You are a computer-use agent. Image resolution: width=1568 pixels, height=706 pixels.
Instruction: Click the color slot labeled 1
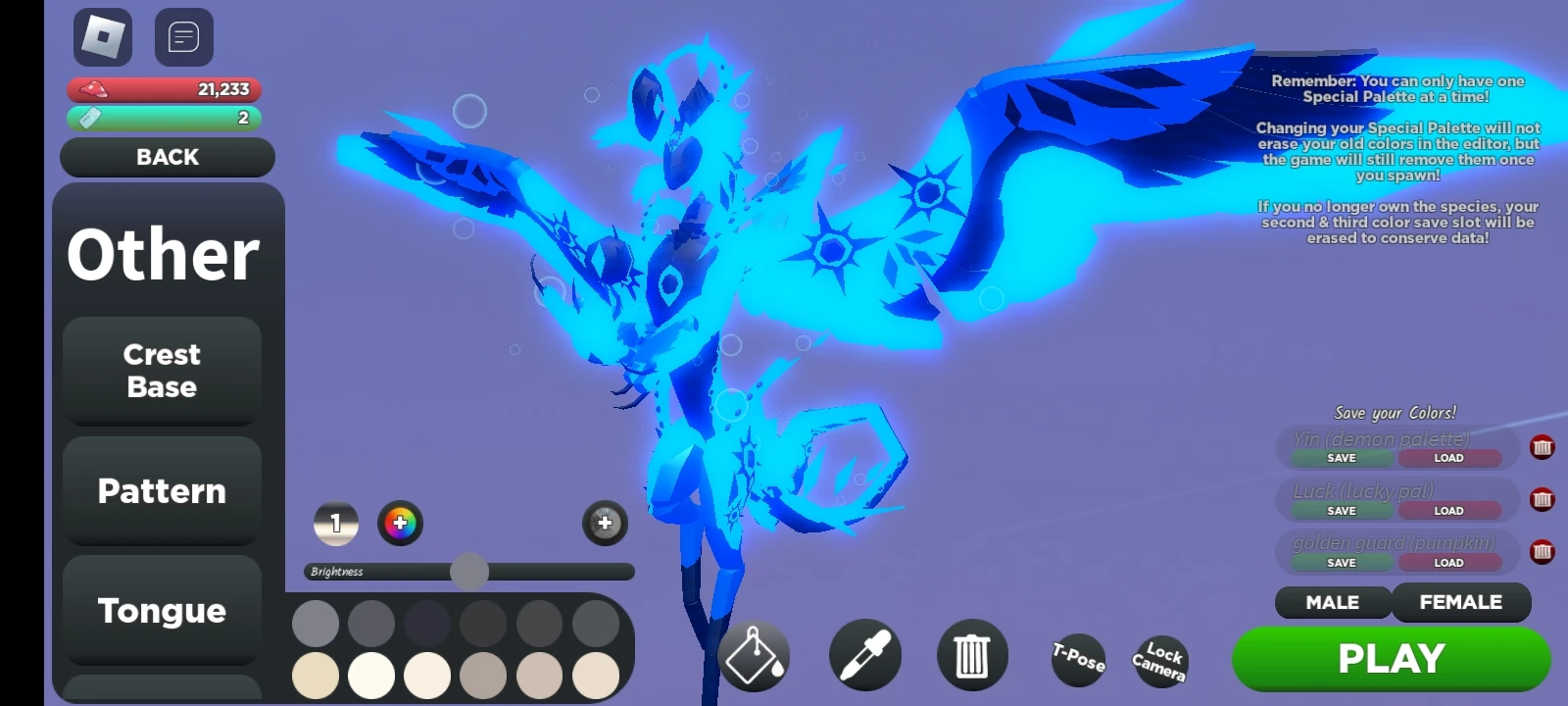click(335, 525)
